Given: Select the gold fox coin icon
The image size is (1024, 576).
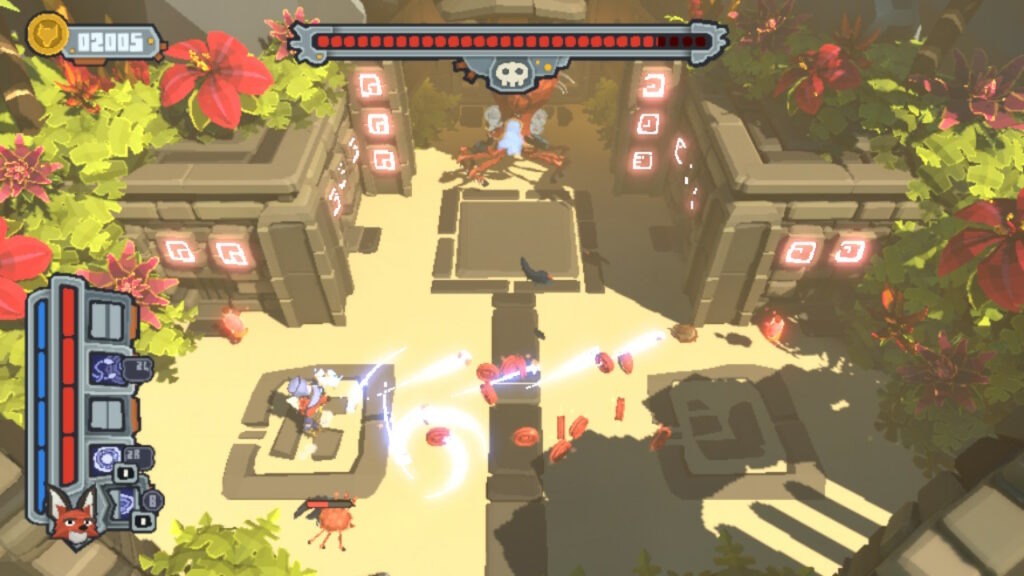Looking at the screenshot, I should 44,37.
